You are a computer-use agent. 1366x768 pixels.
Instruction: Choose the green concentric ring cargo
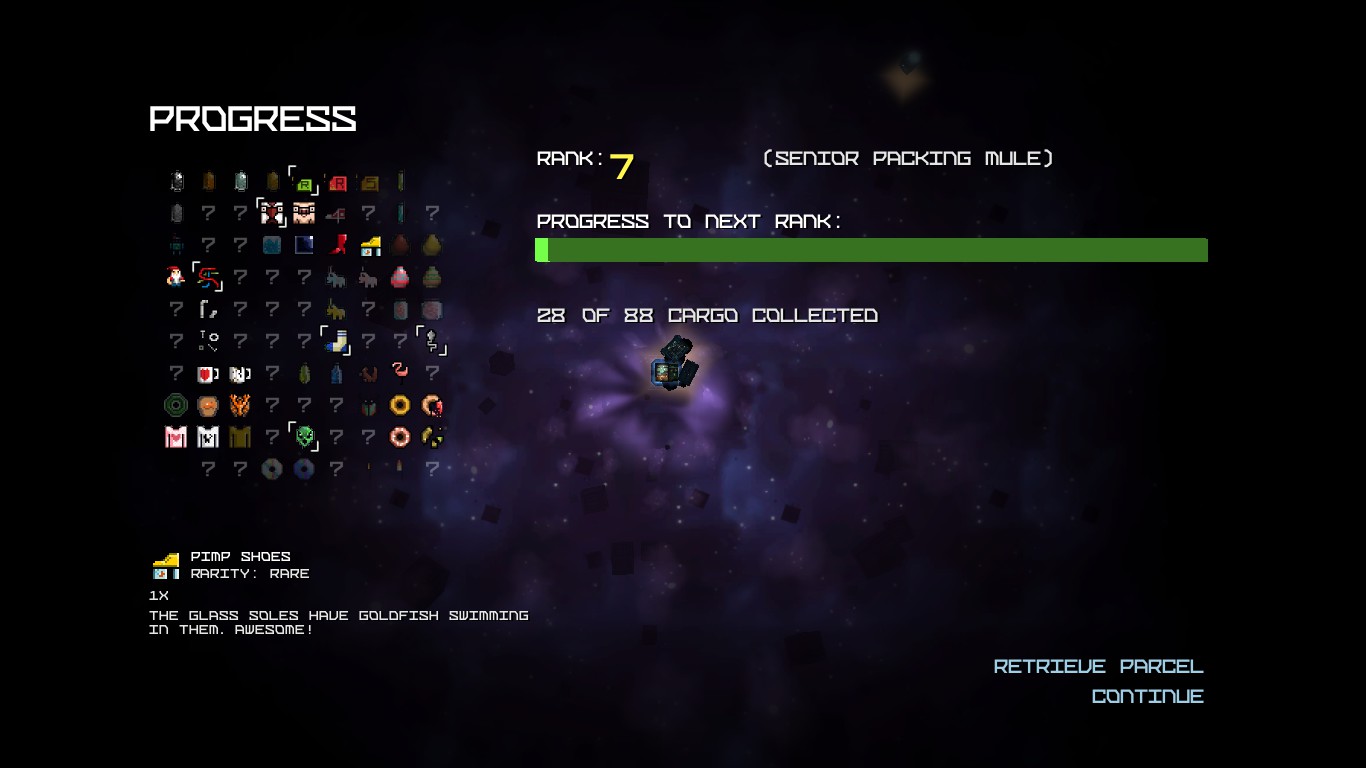[x=176, y=405]
